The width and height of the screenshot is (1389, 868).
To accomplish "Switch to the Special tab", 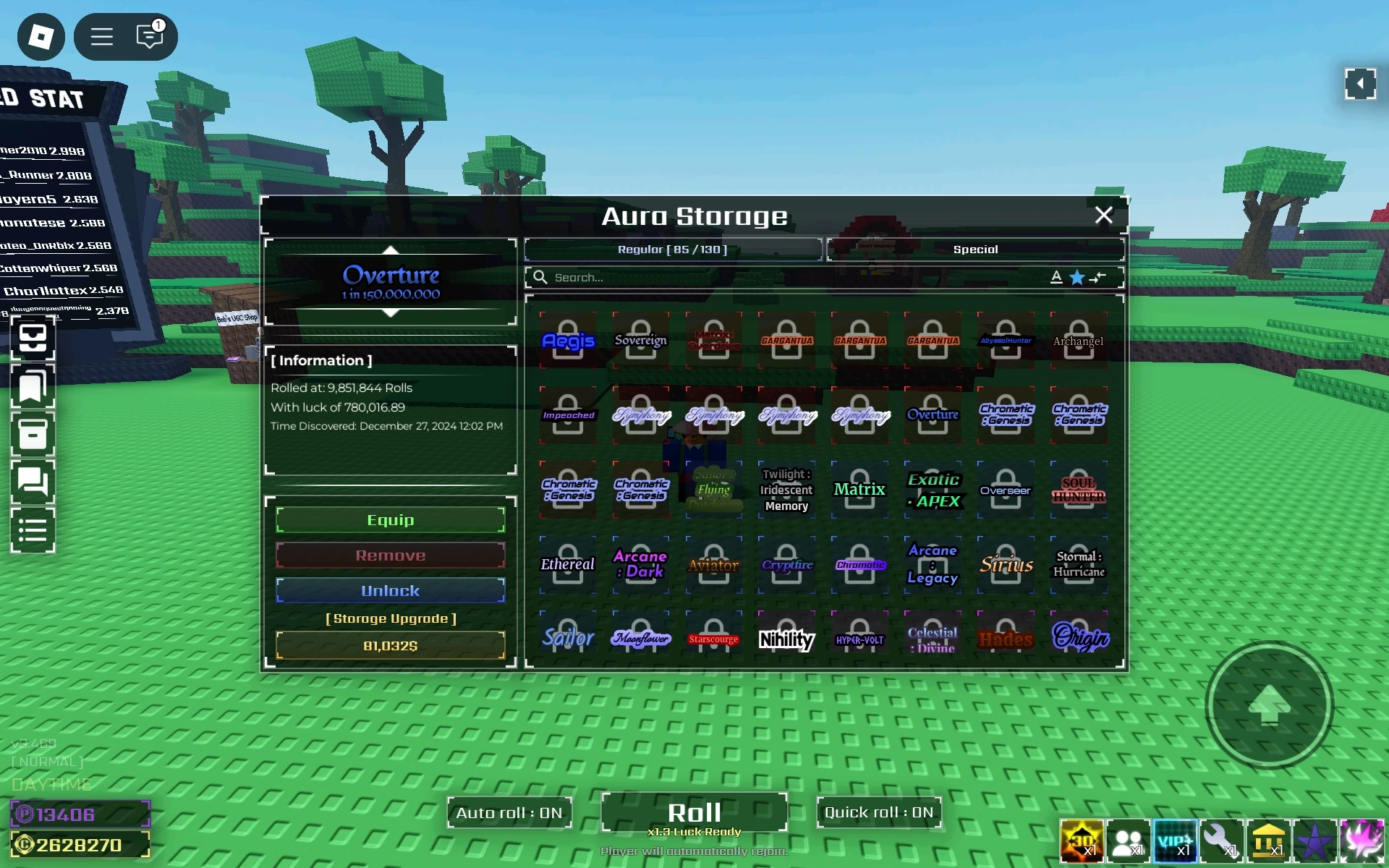I will point(975,249).
